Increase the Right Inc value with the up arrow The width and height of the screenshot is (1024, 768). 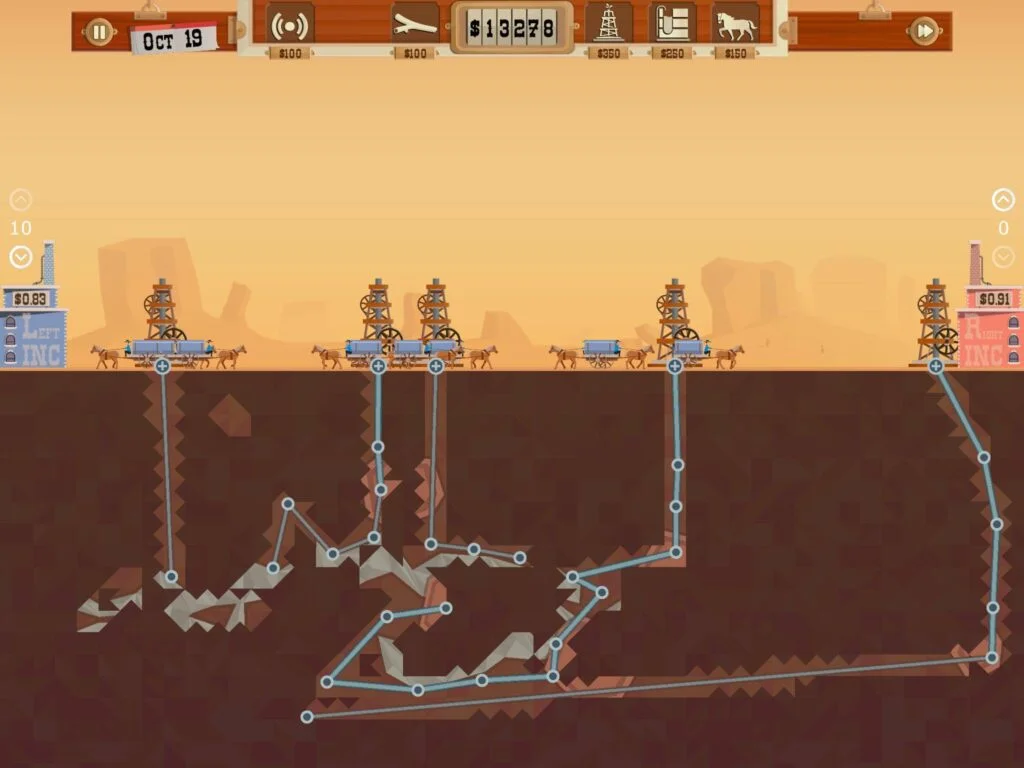pos(1003,200)
